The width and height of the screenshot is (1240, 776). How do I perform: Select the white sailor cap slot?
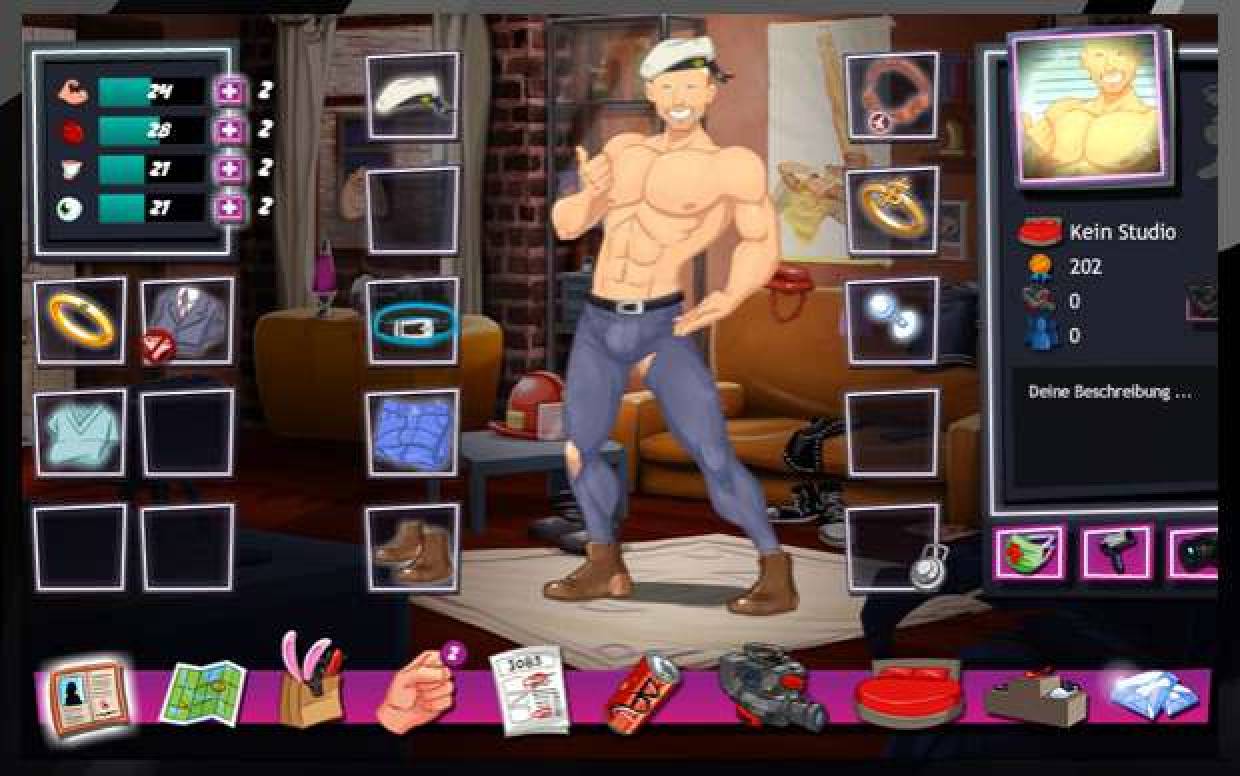[x=412, y=96]
